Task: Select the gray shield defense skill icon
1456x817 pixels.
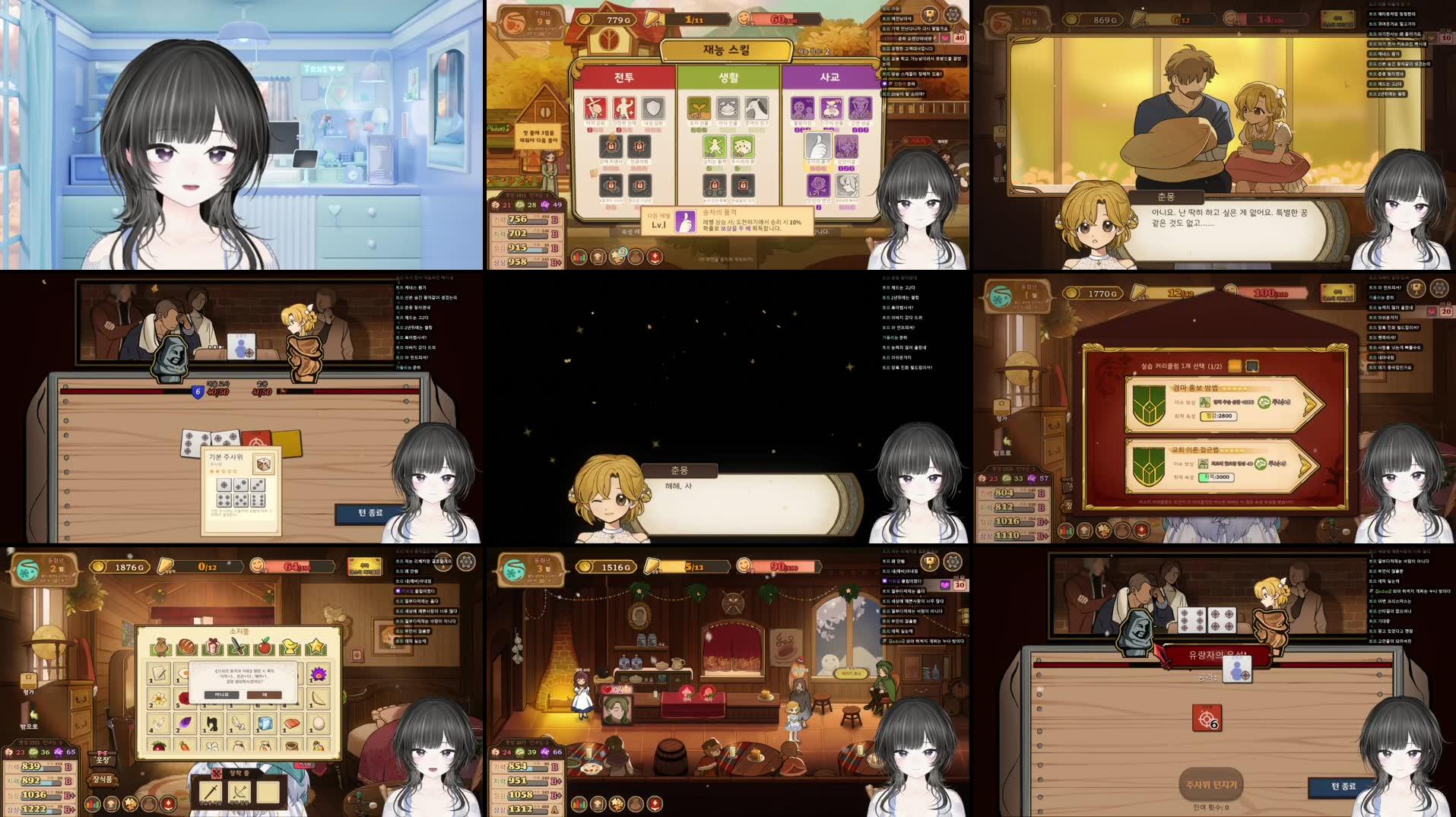Action: (653, 109)
